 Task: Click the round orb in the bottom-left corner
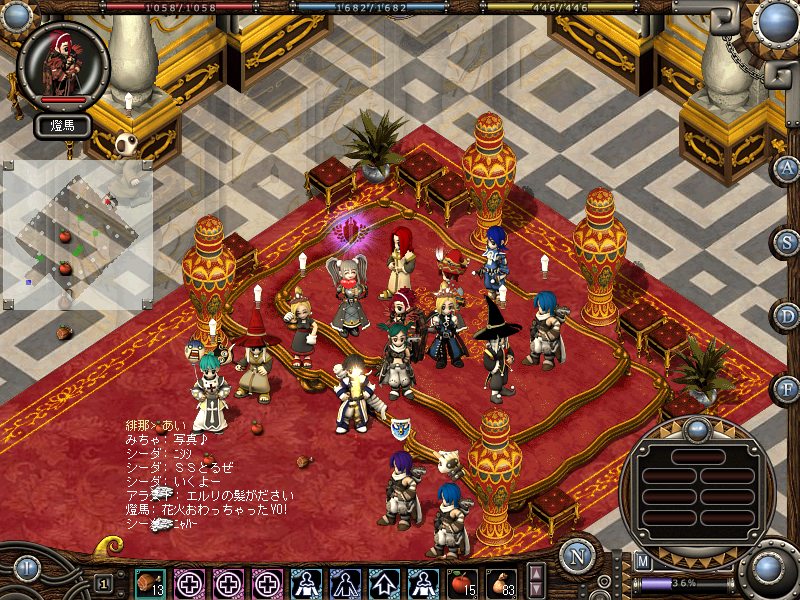pyautogui.click(x=26, y=568)
